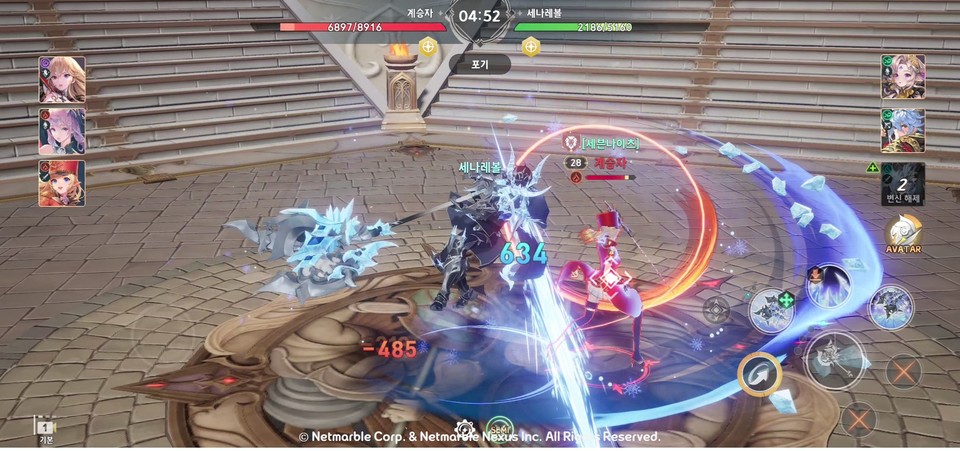Tap the small target lock-on icon
This screenshot has width=960, height=451.
pos(716,310)
